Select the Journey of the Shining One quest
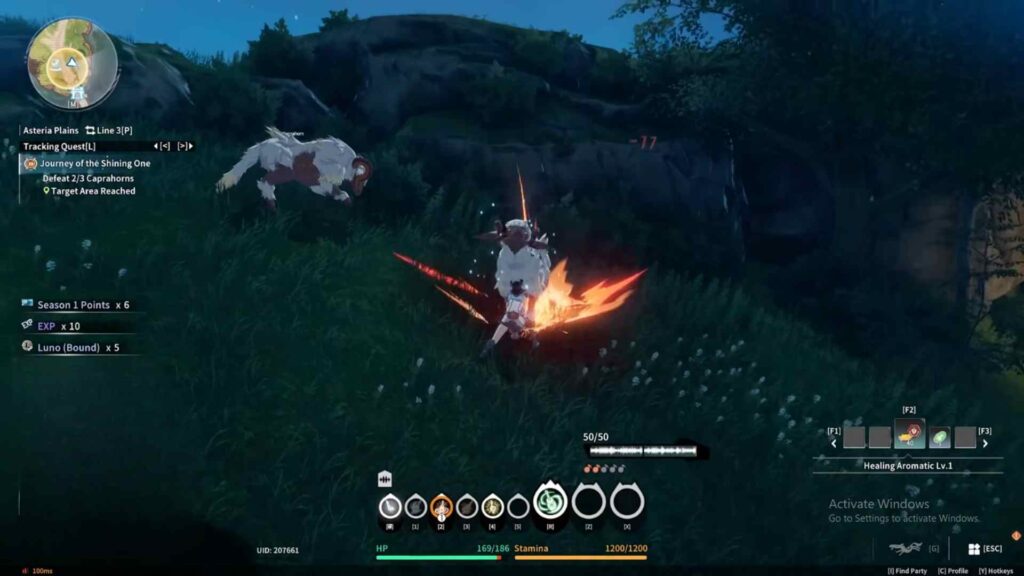The height and width of the screenshot is (576, 1024). pyautogui.click(x=95, y=163)
